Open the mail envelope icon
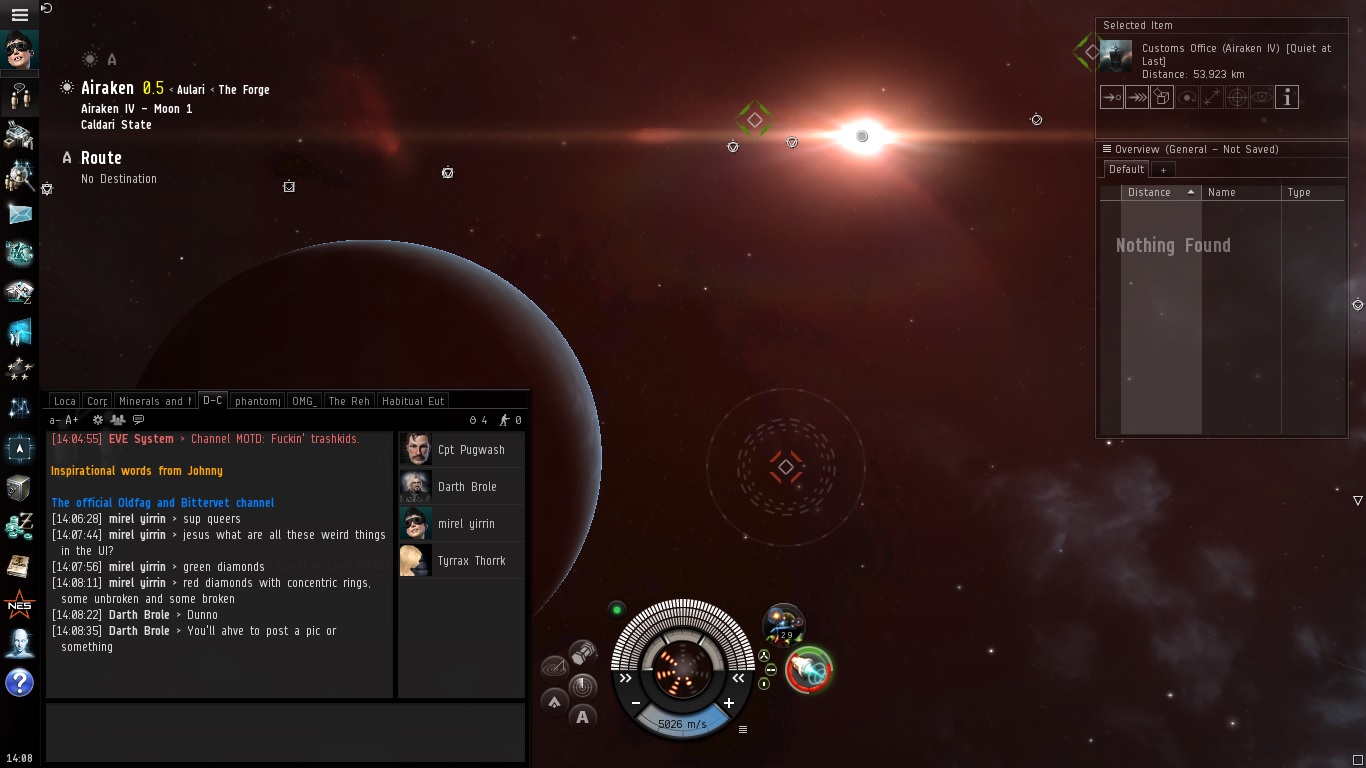1366x768 pixels. [x=20, y=214]
